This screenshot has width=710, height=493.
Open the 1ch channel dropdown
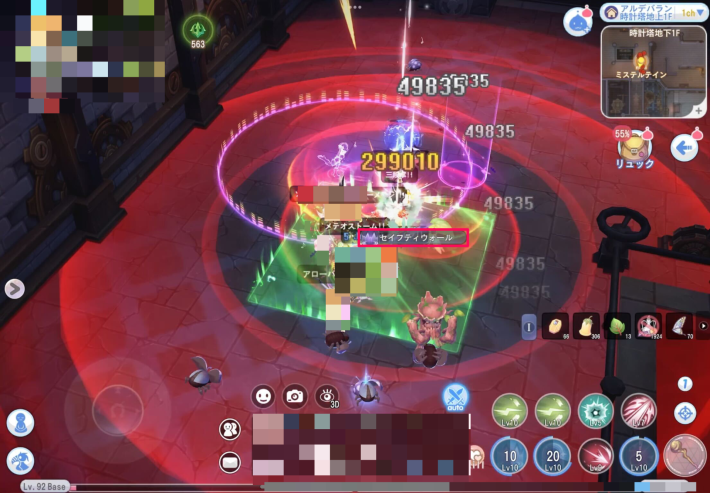click(688, 13)
